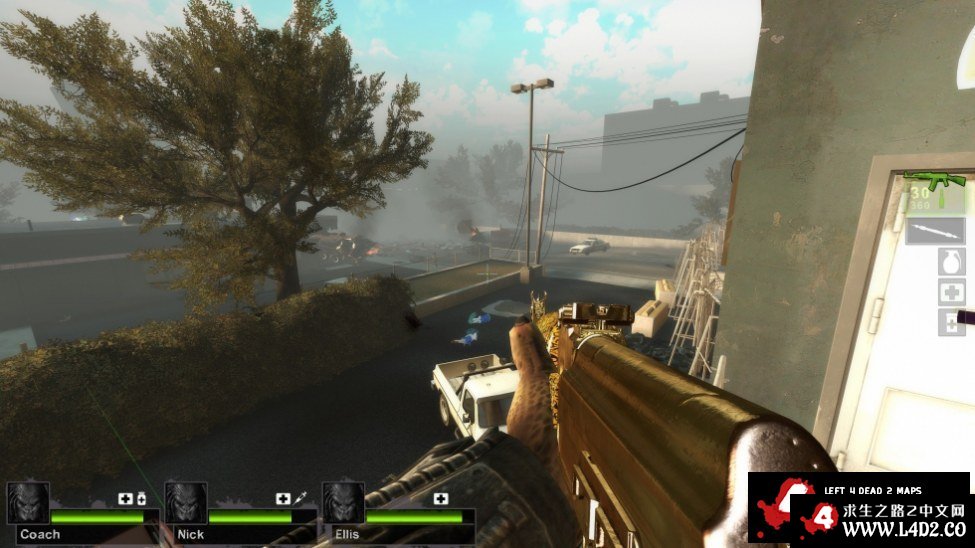The image size is (975, 548).
Task: Choose the first aid kit slot
Action: 951,292
